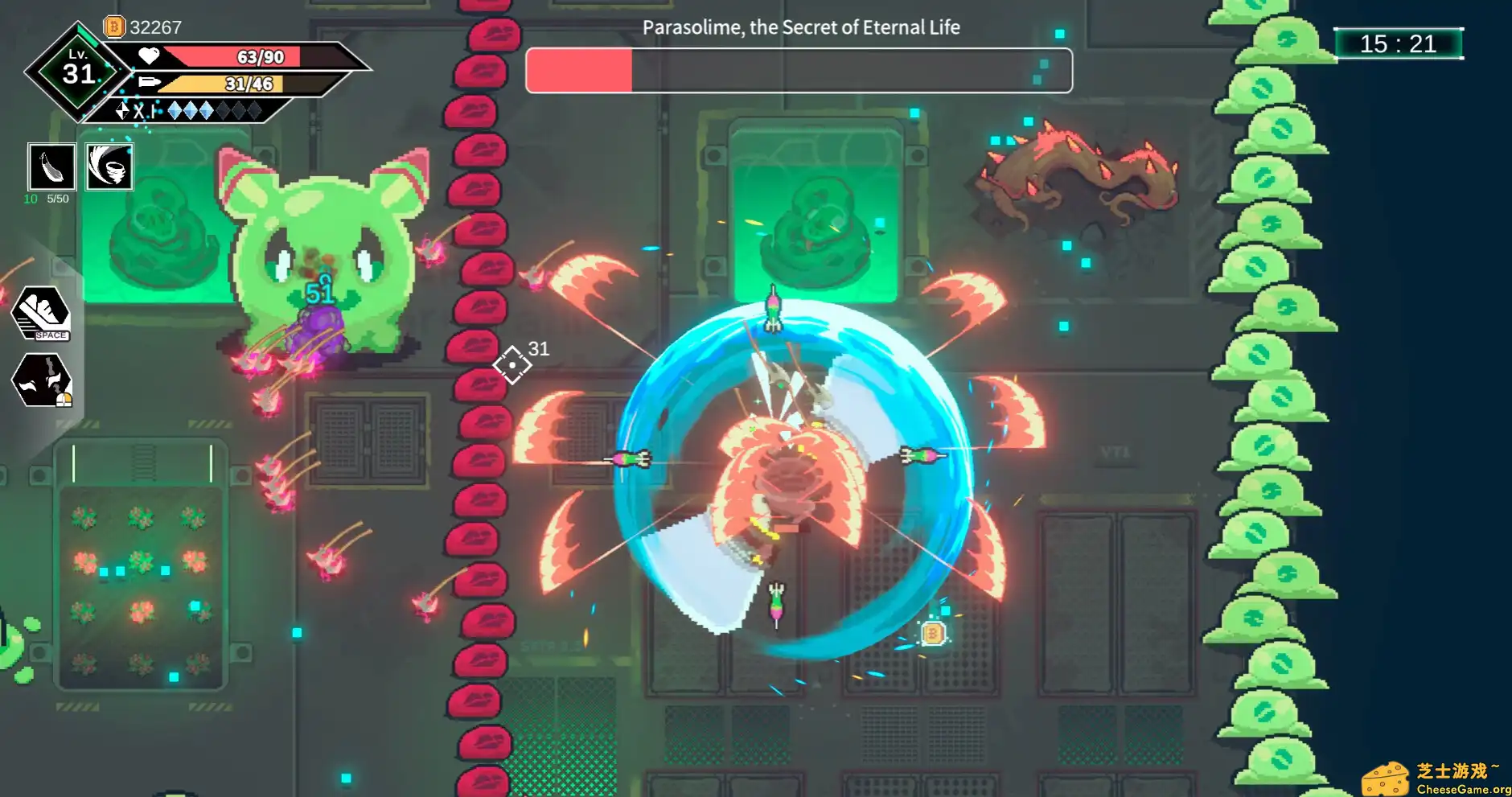Click the heart icon beside the health bar
Image resolution: width=1512 pixels, height=797 pixels.
(150, 56)
